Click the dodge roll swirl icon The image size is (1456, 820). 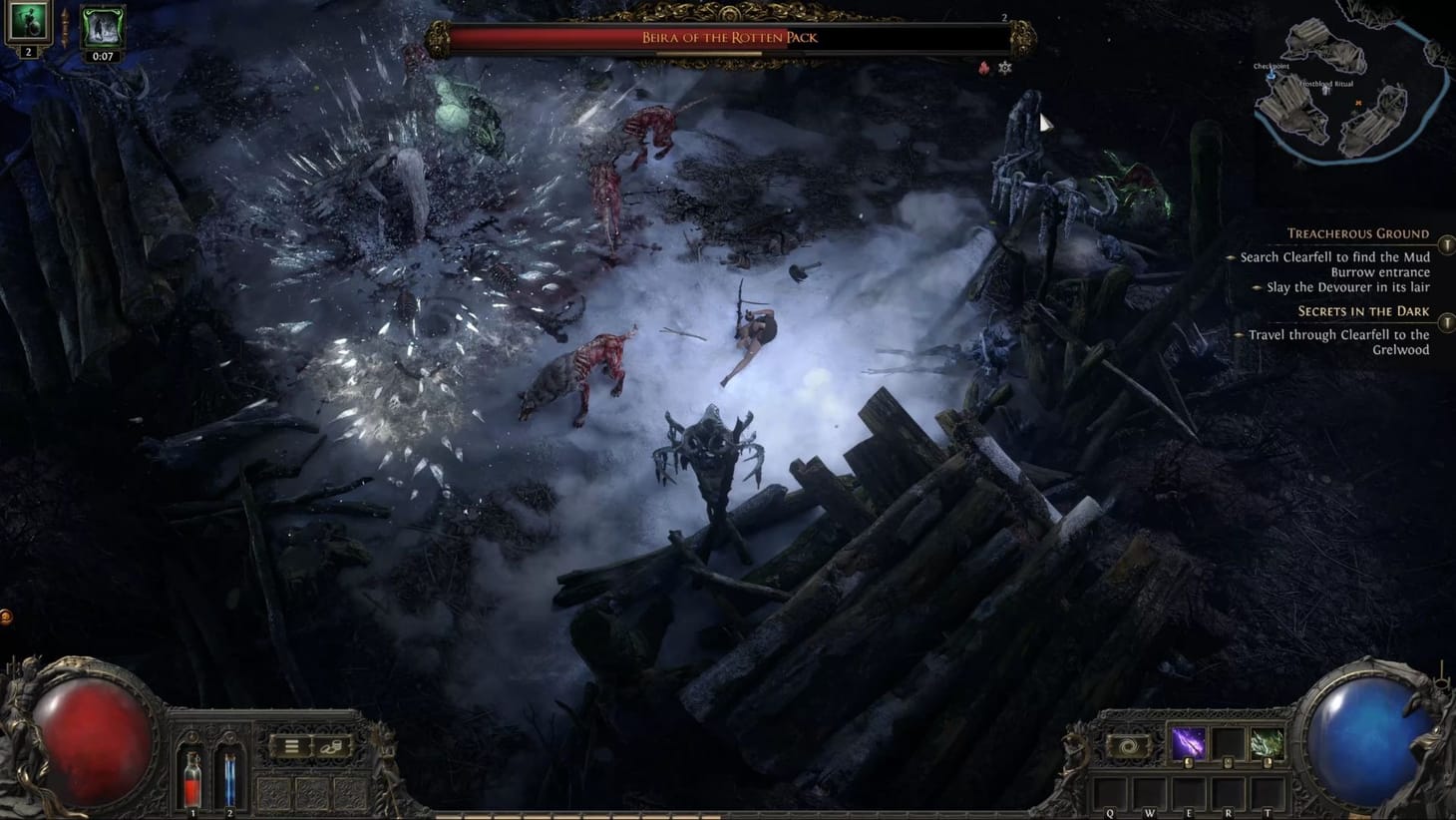click(x=1128, y=748)
